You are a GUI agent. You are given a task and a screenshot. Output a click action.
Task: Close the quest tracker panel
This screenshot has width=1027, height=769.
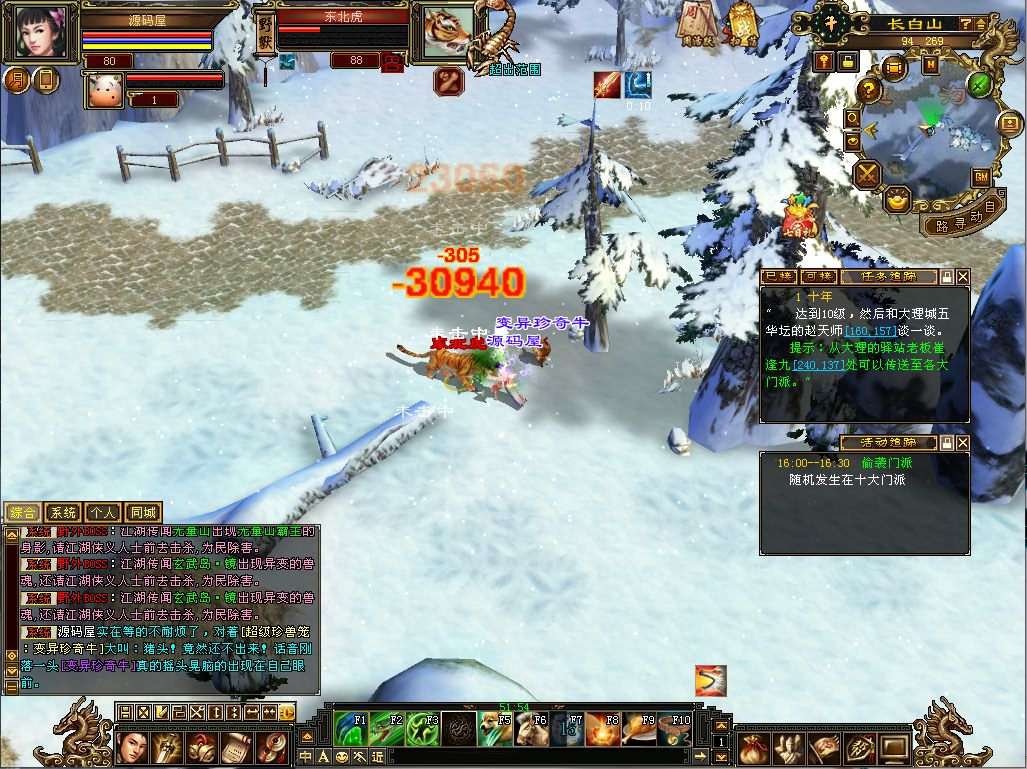point(962,277)
